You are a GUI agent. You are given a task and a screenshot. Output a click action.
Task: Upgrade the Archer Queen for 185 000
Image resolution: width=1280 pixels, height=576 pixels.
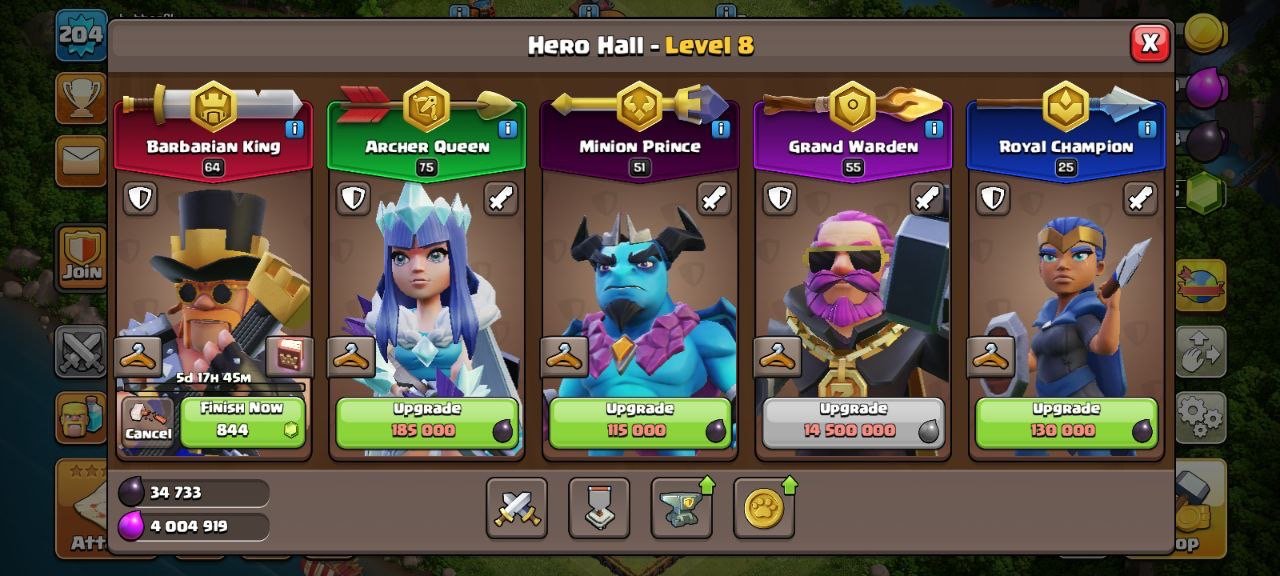(427, 422)
